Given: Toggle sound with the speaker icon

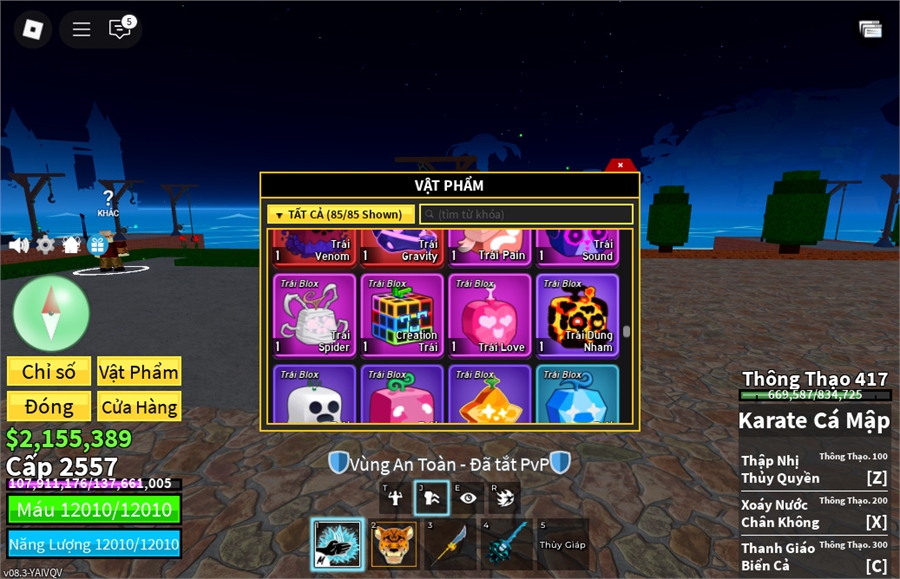Looking at the screenshot, I should [x=18, y=245].
